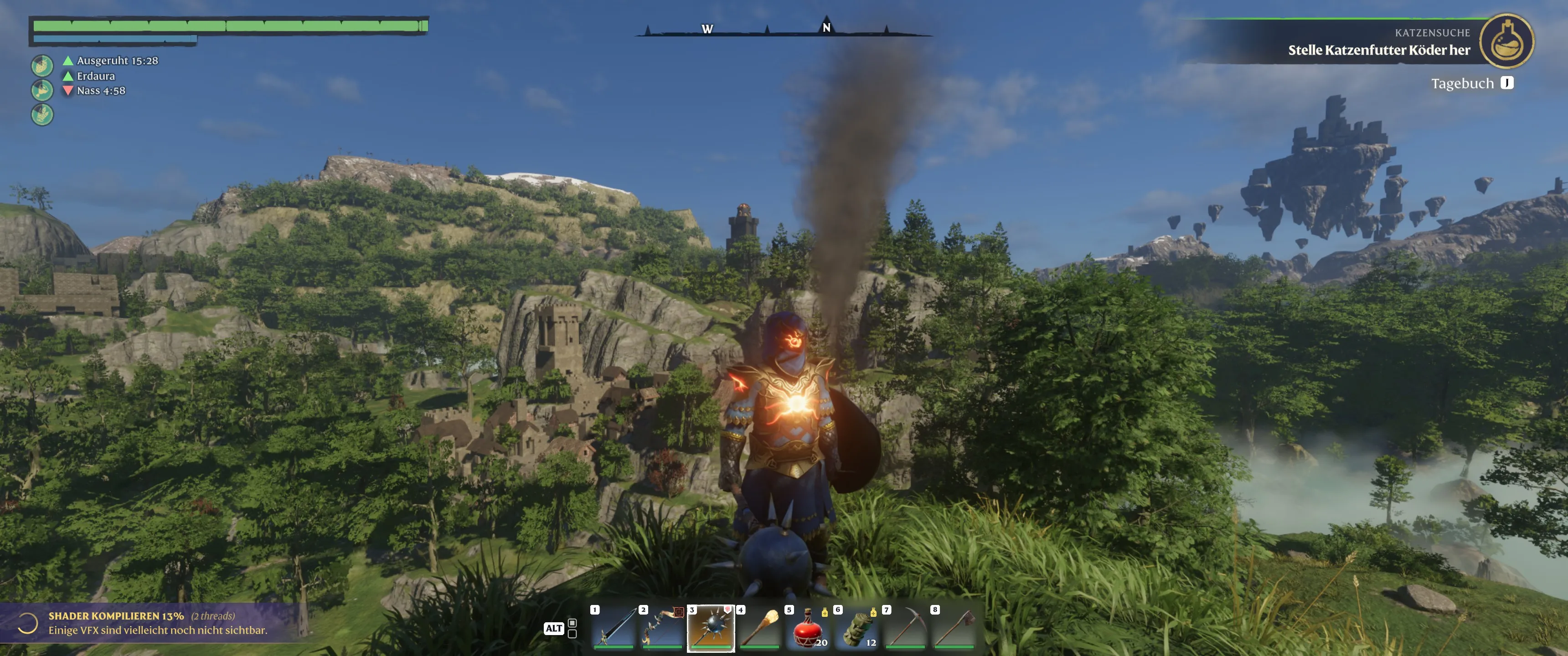Equip the pickaxe from the hotbar

[905, 627]
